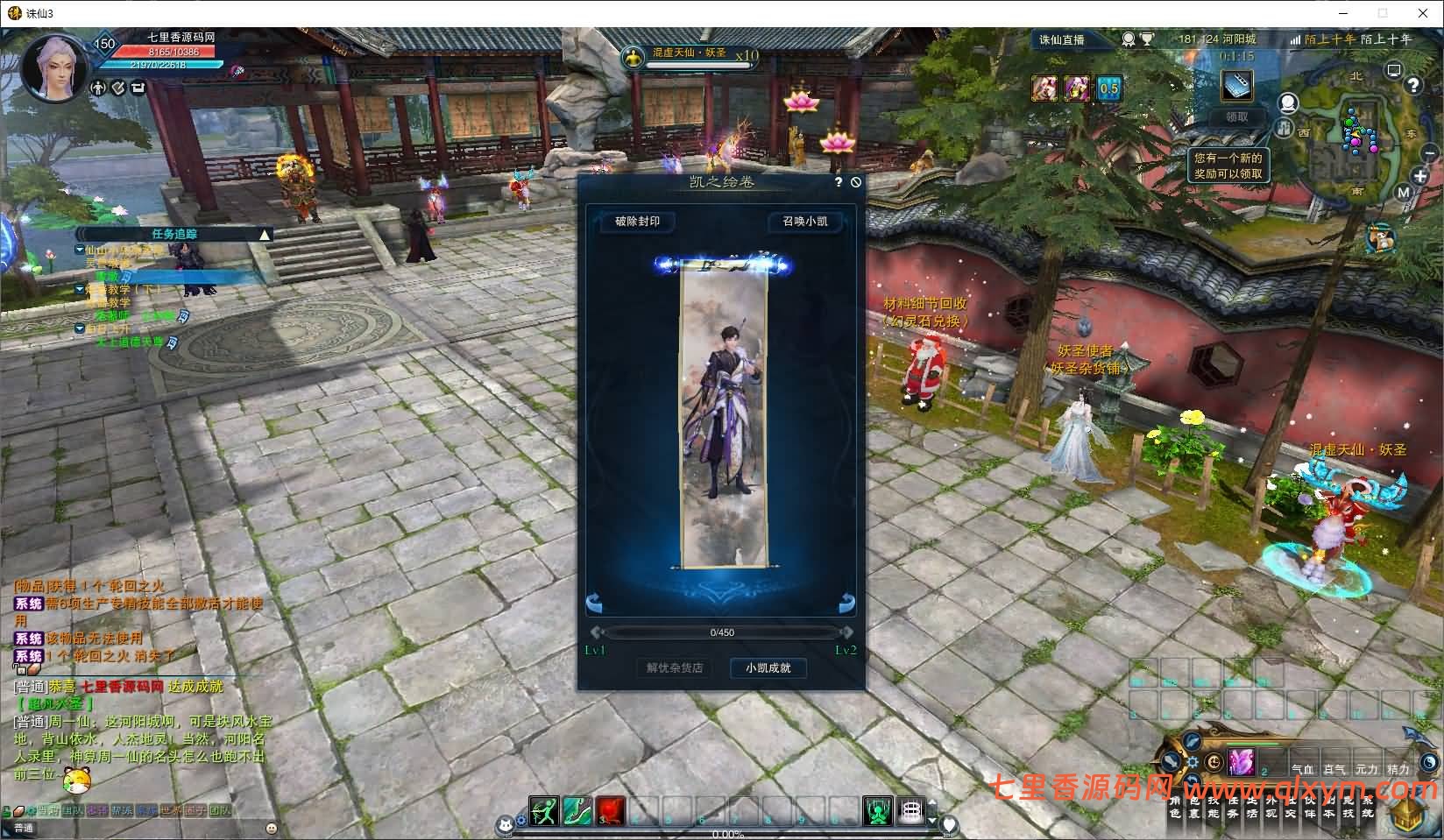1444x840 pixels.
Task: Open the yin-yang cultivation icon bottom right
Action: coord(1429,764)
